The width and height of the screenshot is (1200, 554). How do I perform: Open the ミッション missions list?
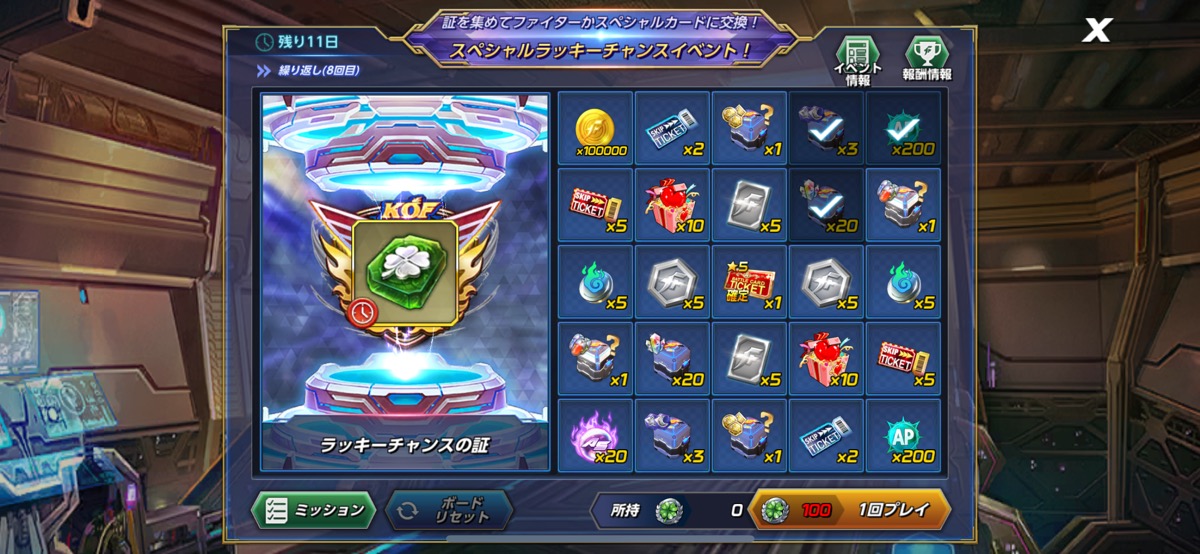313,510
